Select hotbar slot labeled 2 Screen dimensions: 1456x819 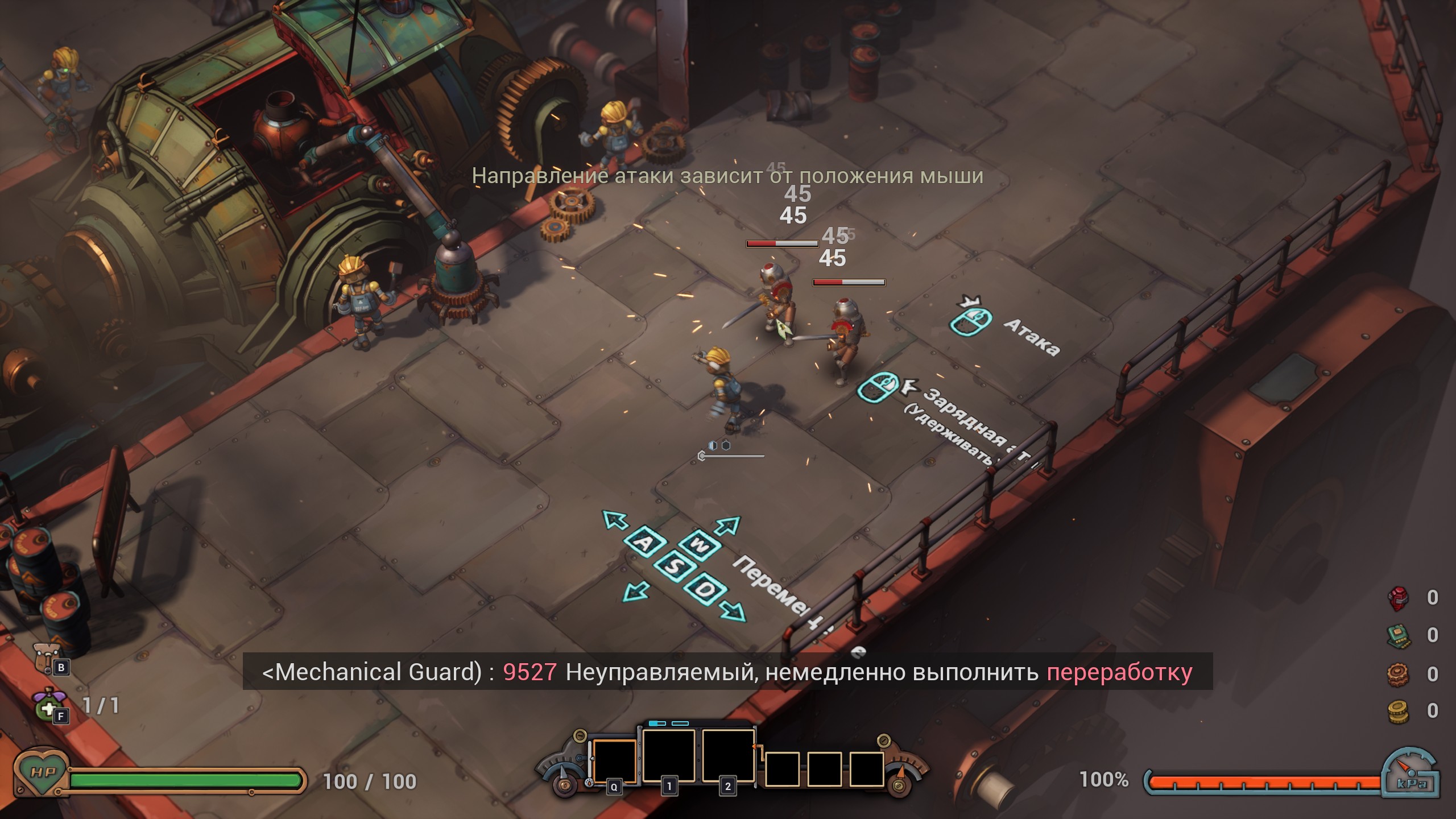(728, 755)
